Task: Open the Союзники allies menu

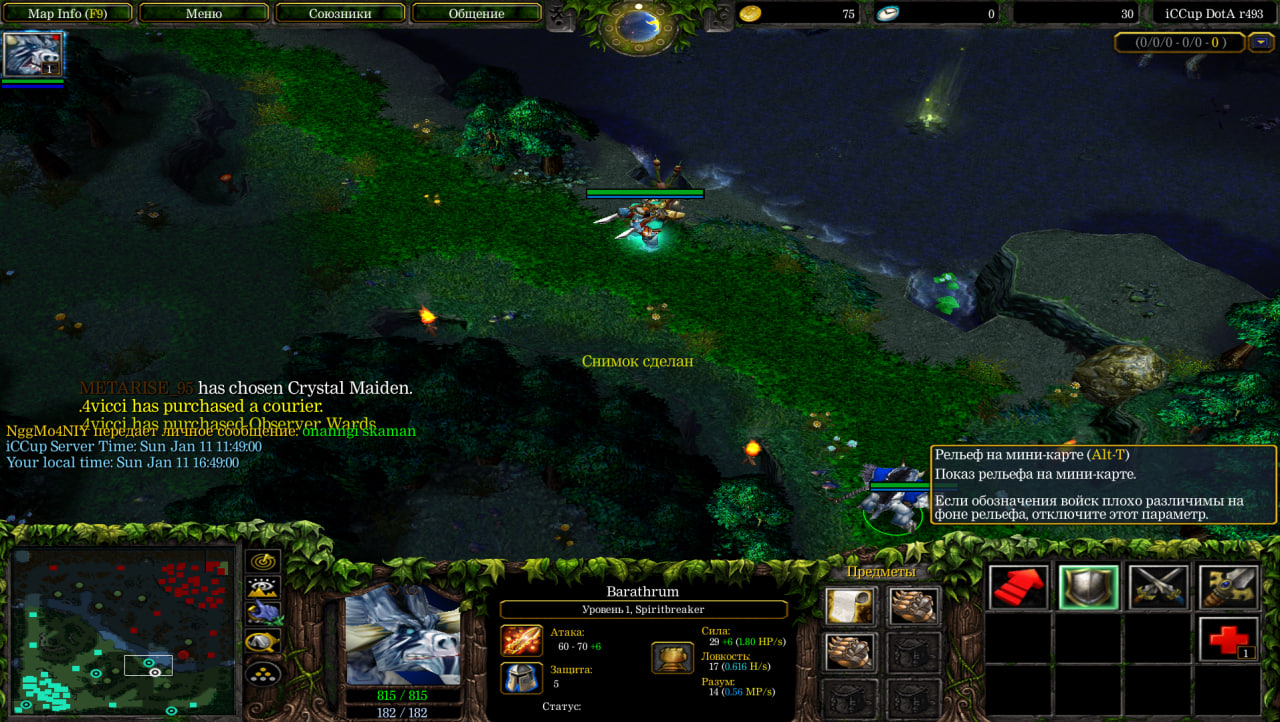Action: click(x=340, y=13)
